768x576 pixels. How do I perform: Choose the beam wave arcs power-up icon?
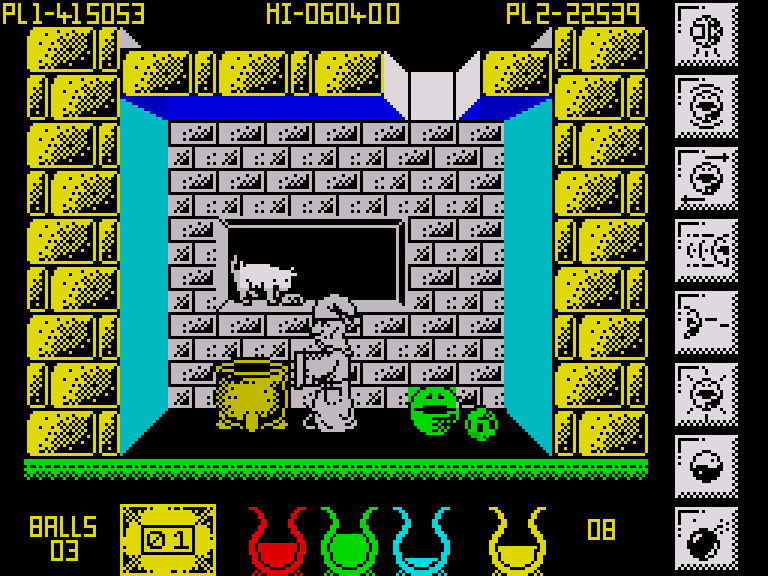tap(706, 250)
